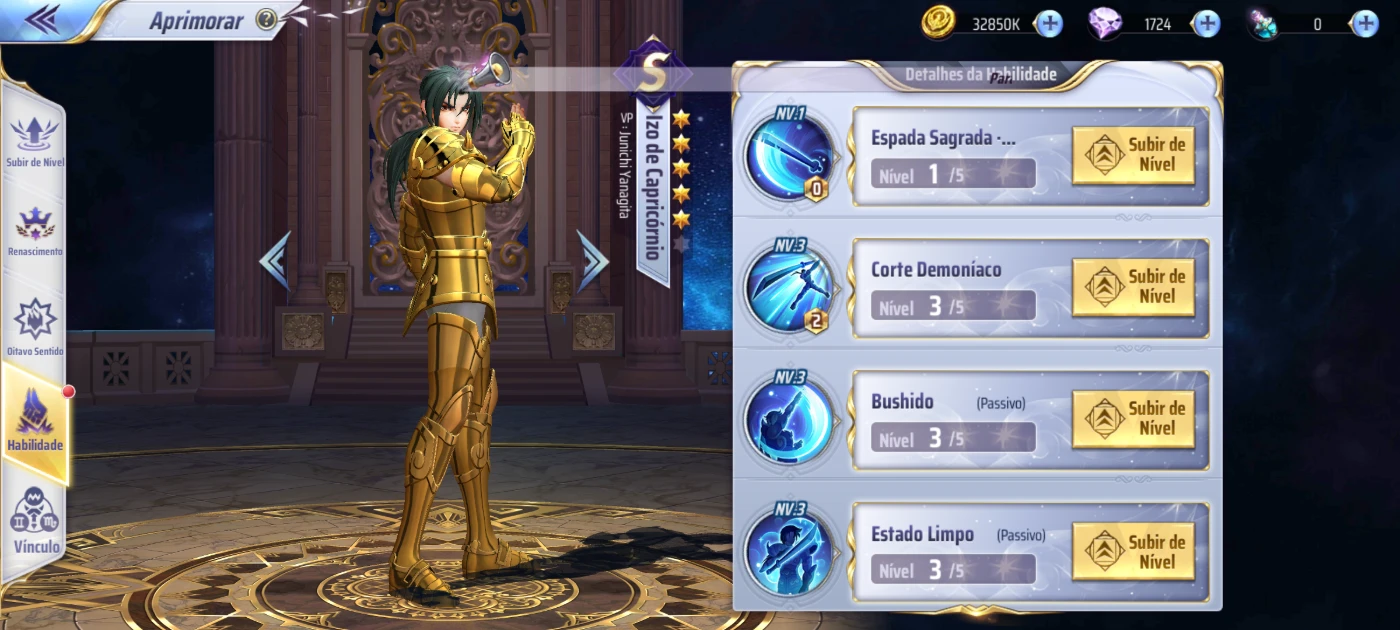Go back with the double-arrow button
The height and width of the screenshot is (630, 1400).
(x=42, y=20)
